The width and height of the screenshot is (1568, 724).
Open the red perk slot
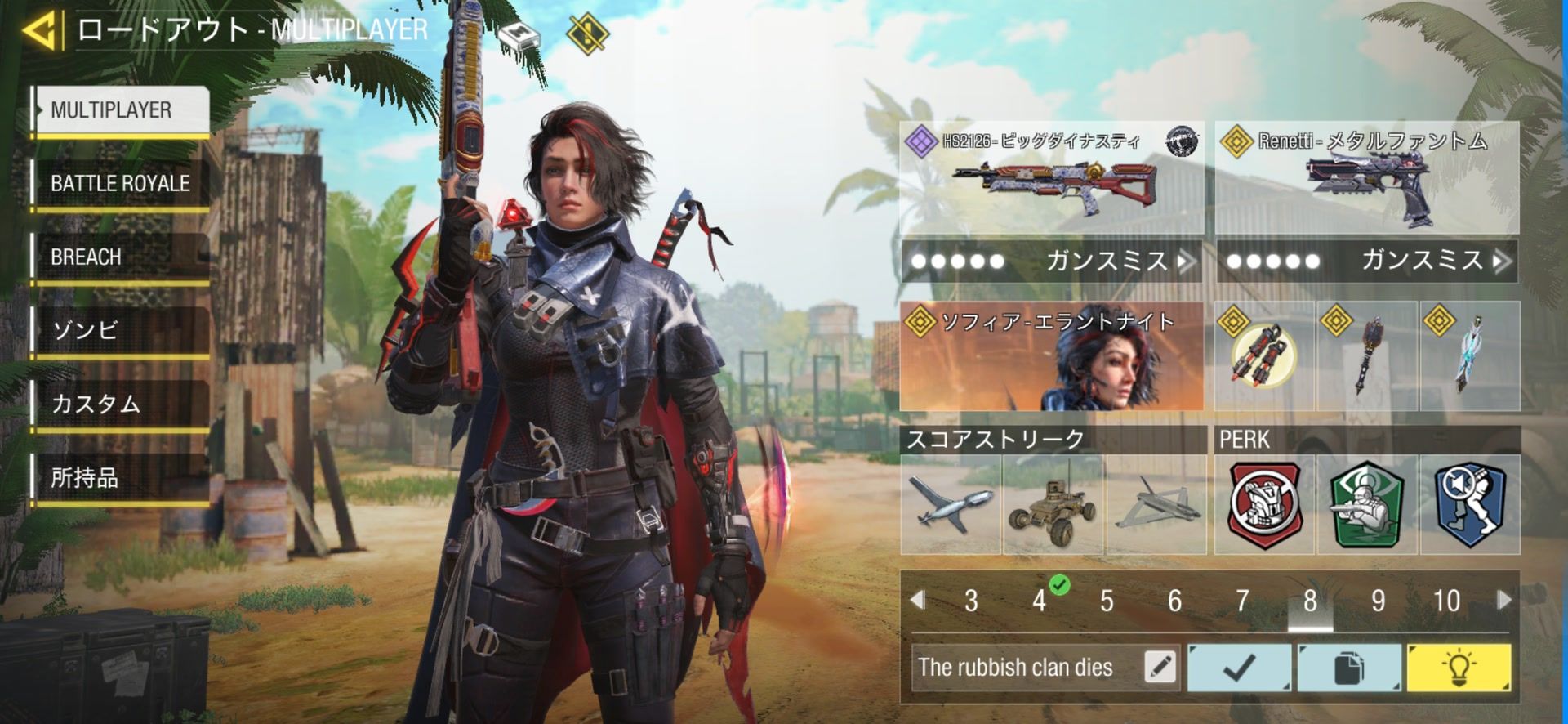coord(1264,505)
